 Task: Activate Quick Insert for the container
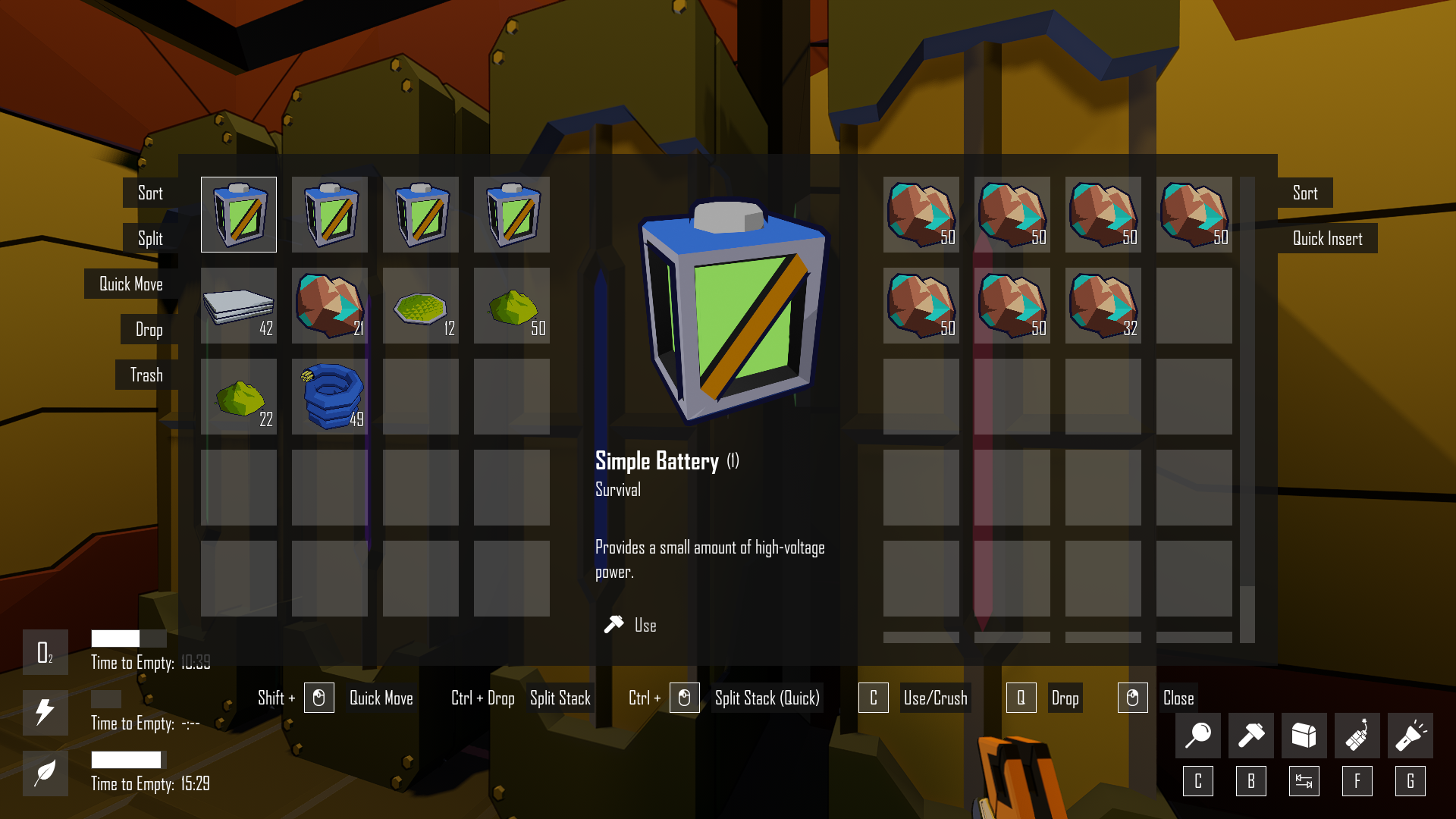(1327, 239)
